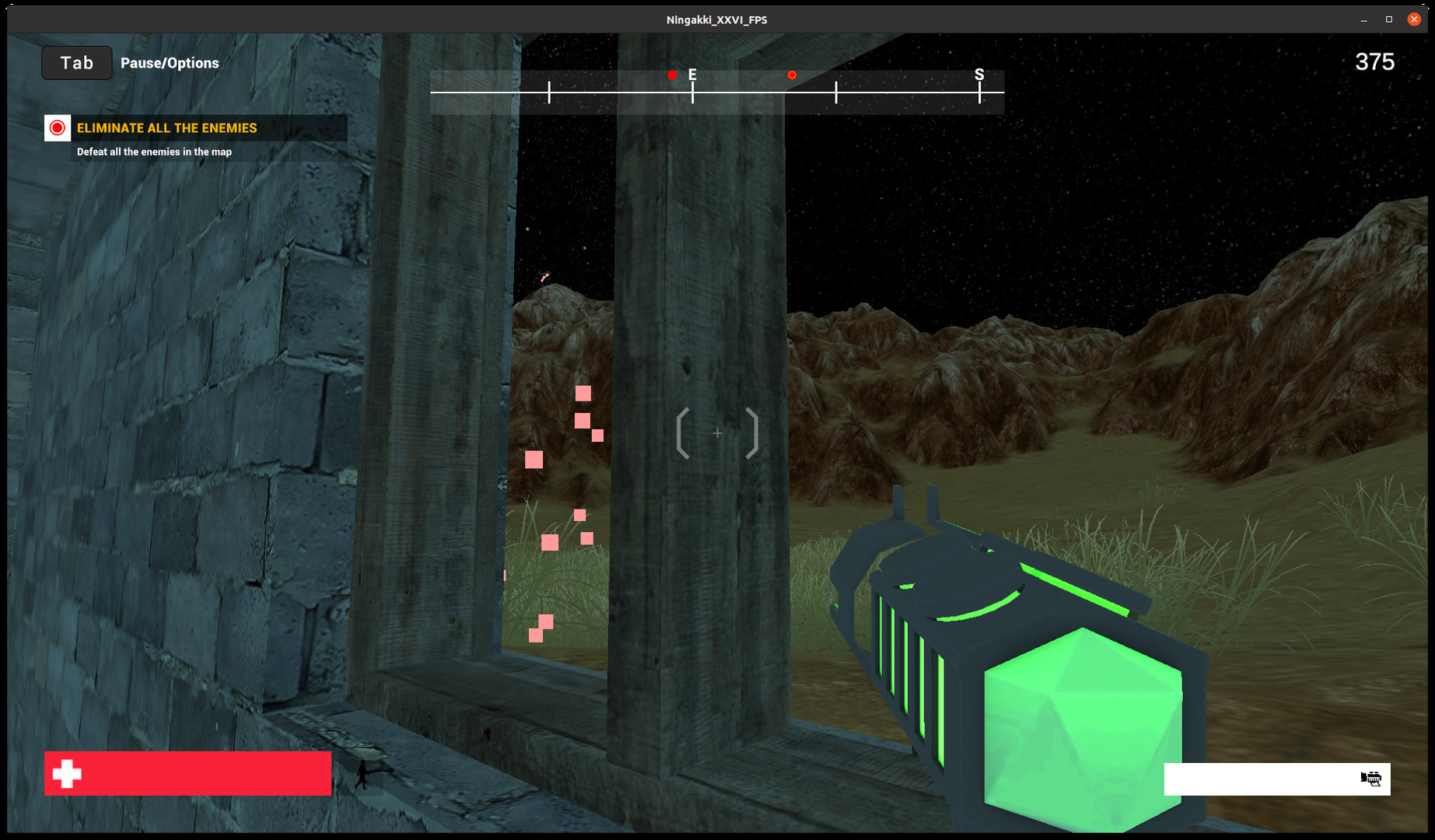Select the weapon icon in the ammo bar
The image size is (1435, 840).
click(1370, 779)
